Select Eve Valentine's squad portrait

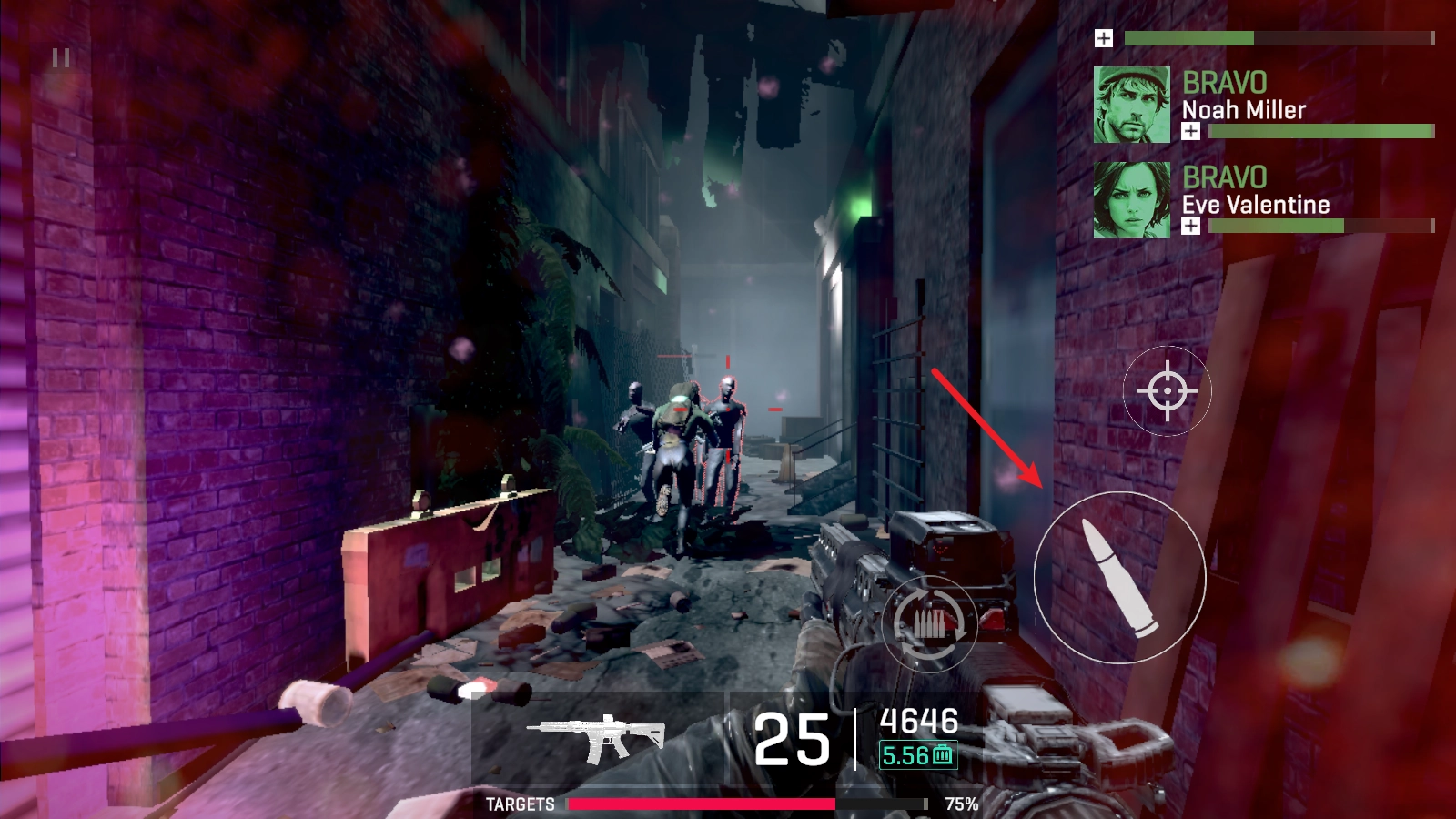pyautogui.click(x=1131, y=199)
